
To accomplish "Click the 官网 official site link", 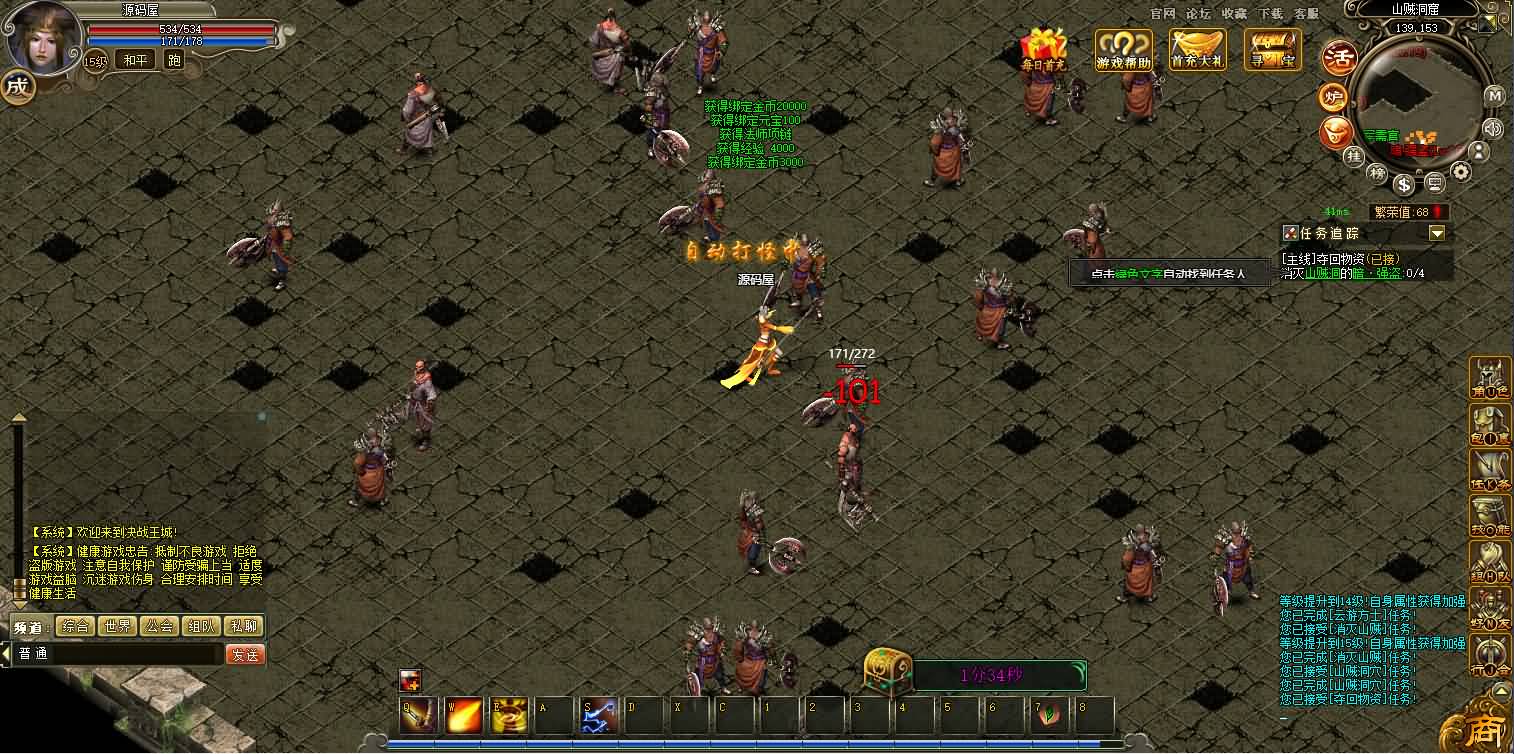I will pos(1162,13).
